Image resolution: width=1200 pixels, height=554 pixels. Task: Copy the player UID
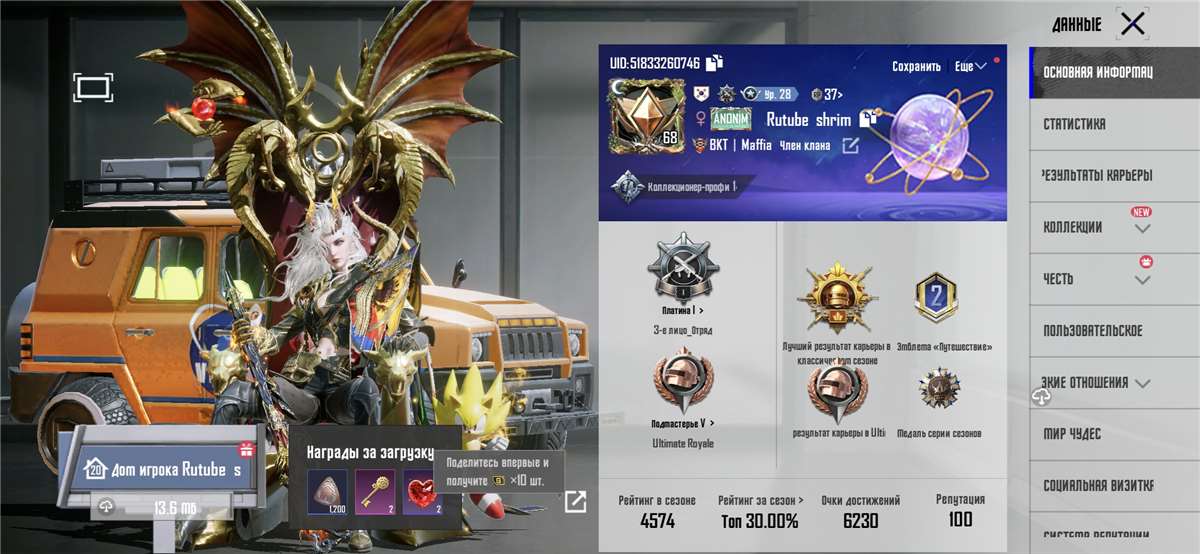(714, 63)
